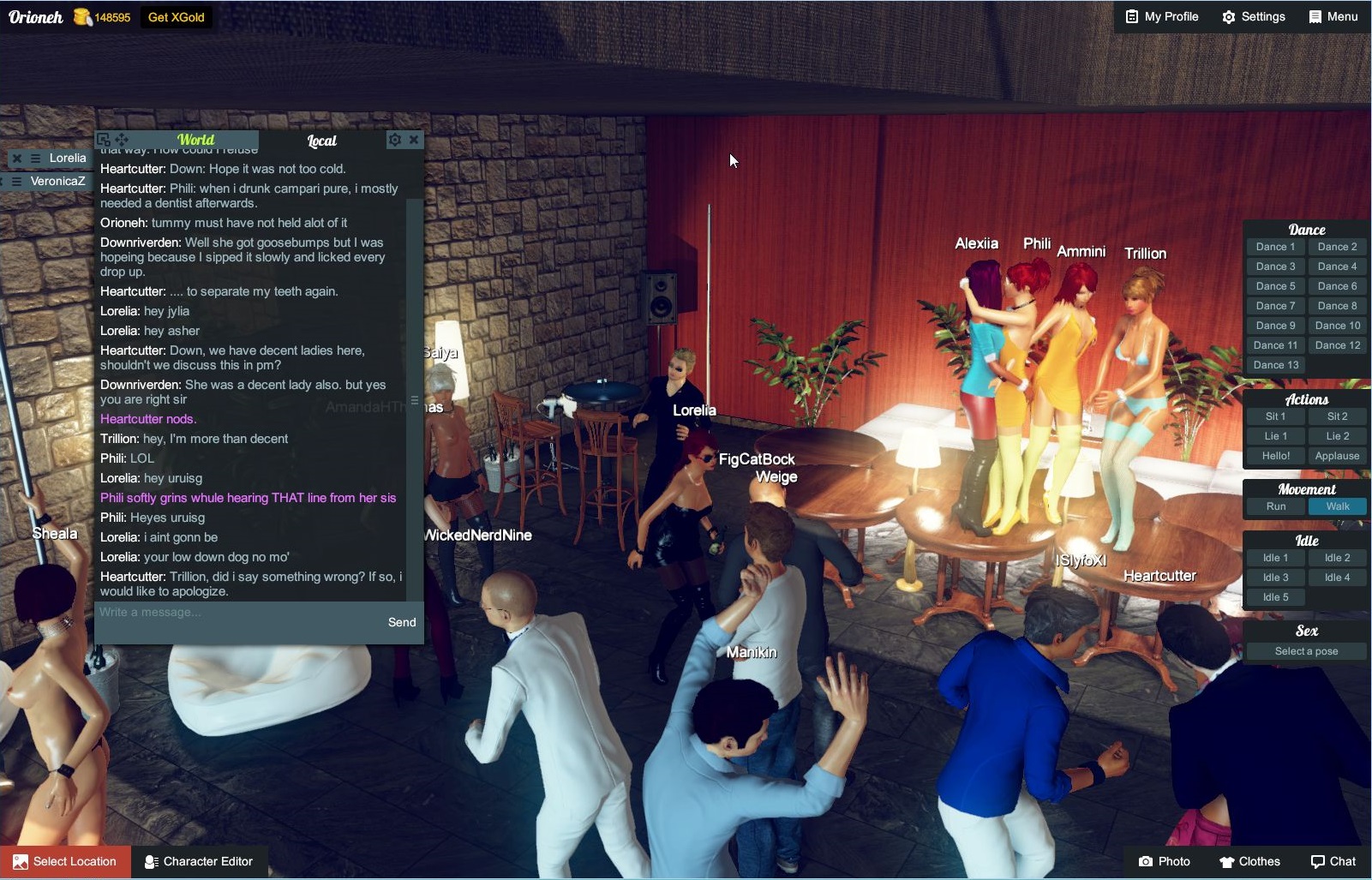
Task: Click the Send message button
Action: coord(400,622)
